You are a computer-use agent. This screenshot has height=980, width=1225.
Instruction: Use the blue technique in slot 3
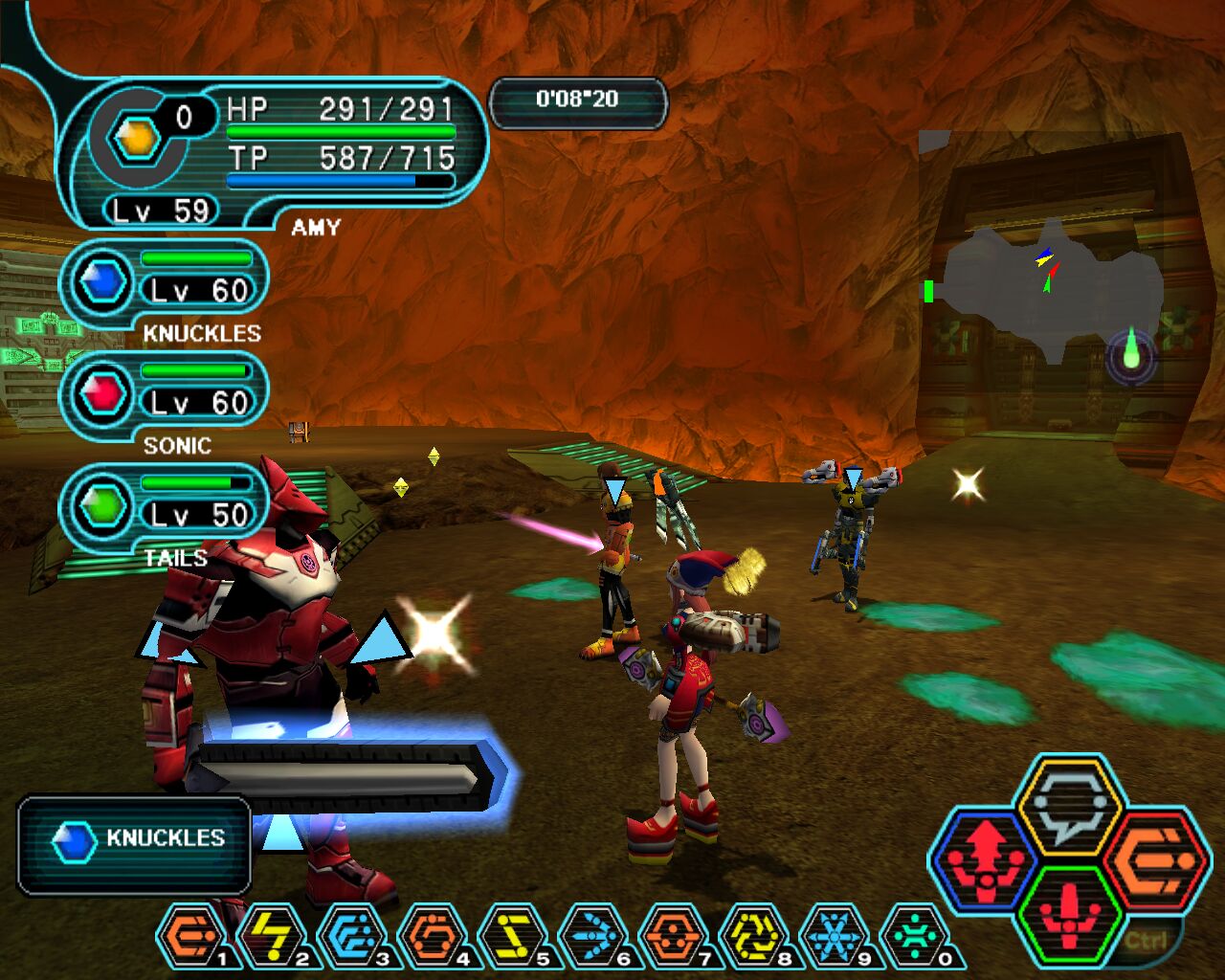coord(352,936)
